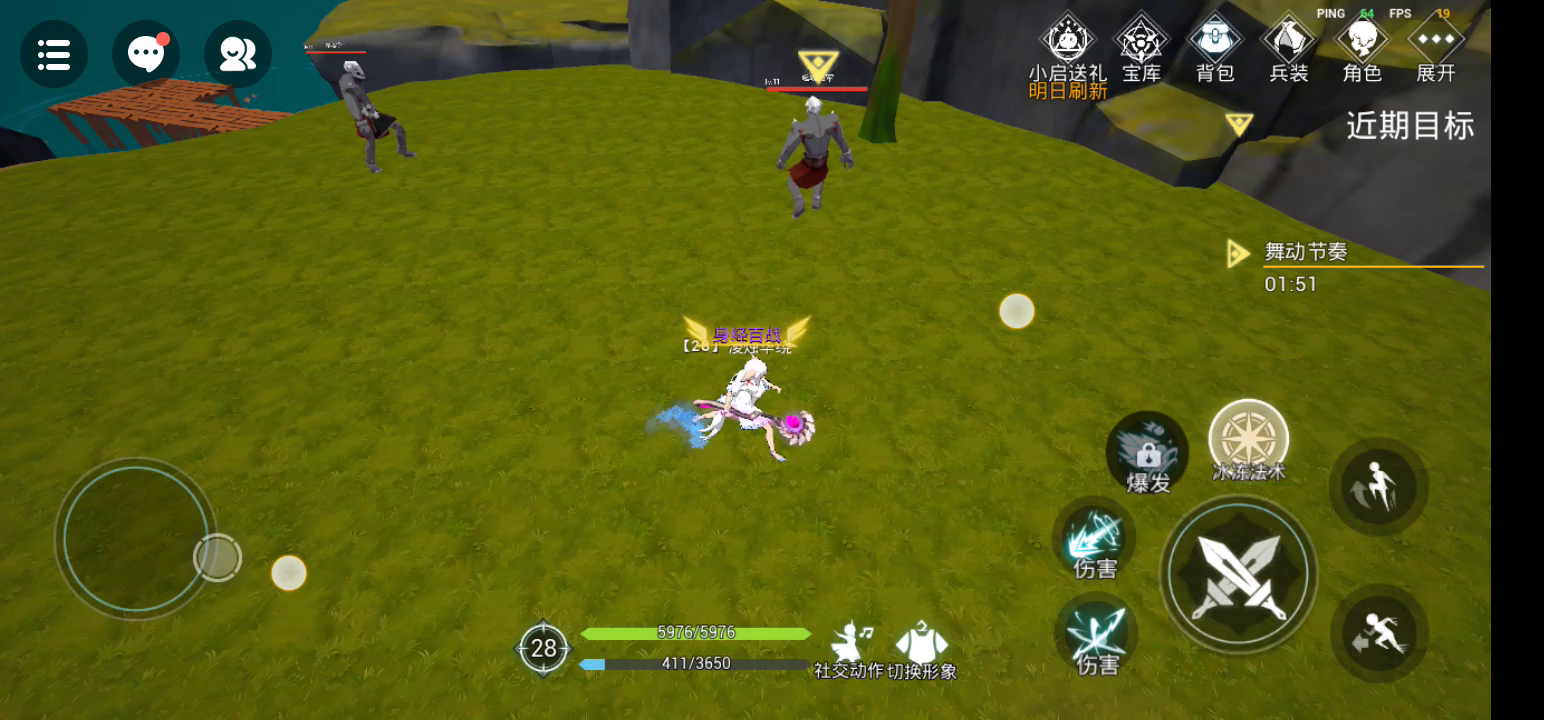The image size is (1544, 720).
Task: Open the 近期目标 recent goals panel
Action: tap(1409, 126)
